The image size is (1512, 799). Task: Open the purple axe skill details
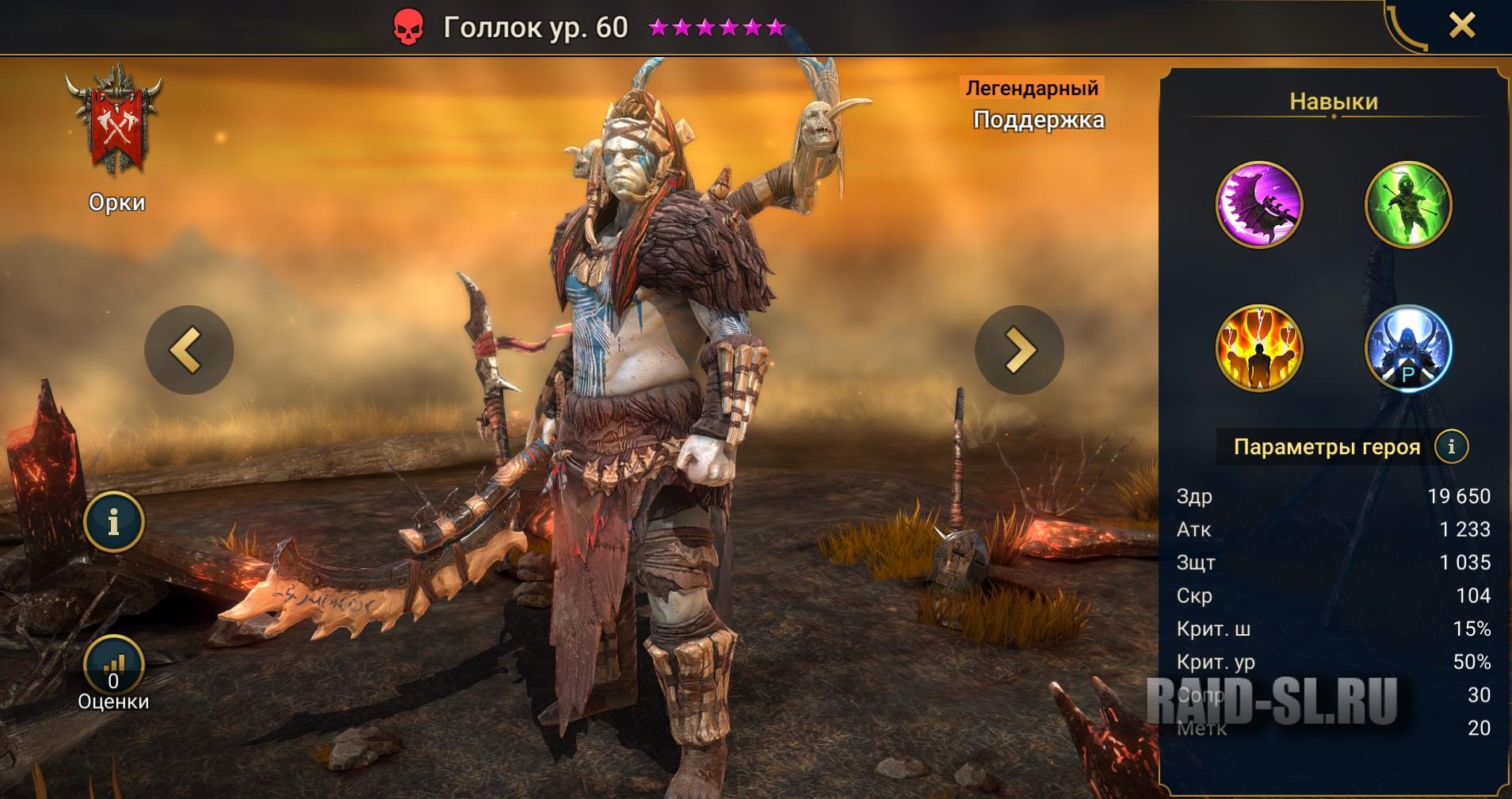pos(1258,205)
